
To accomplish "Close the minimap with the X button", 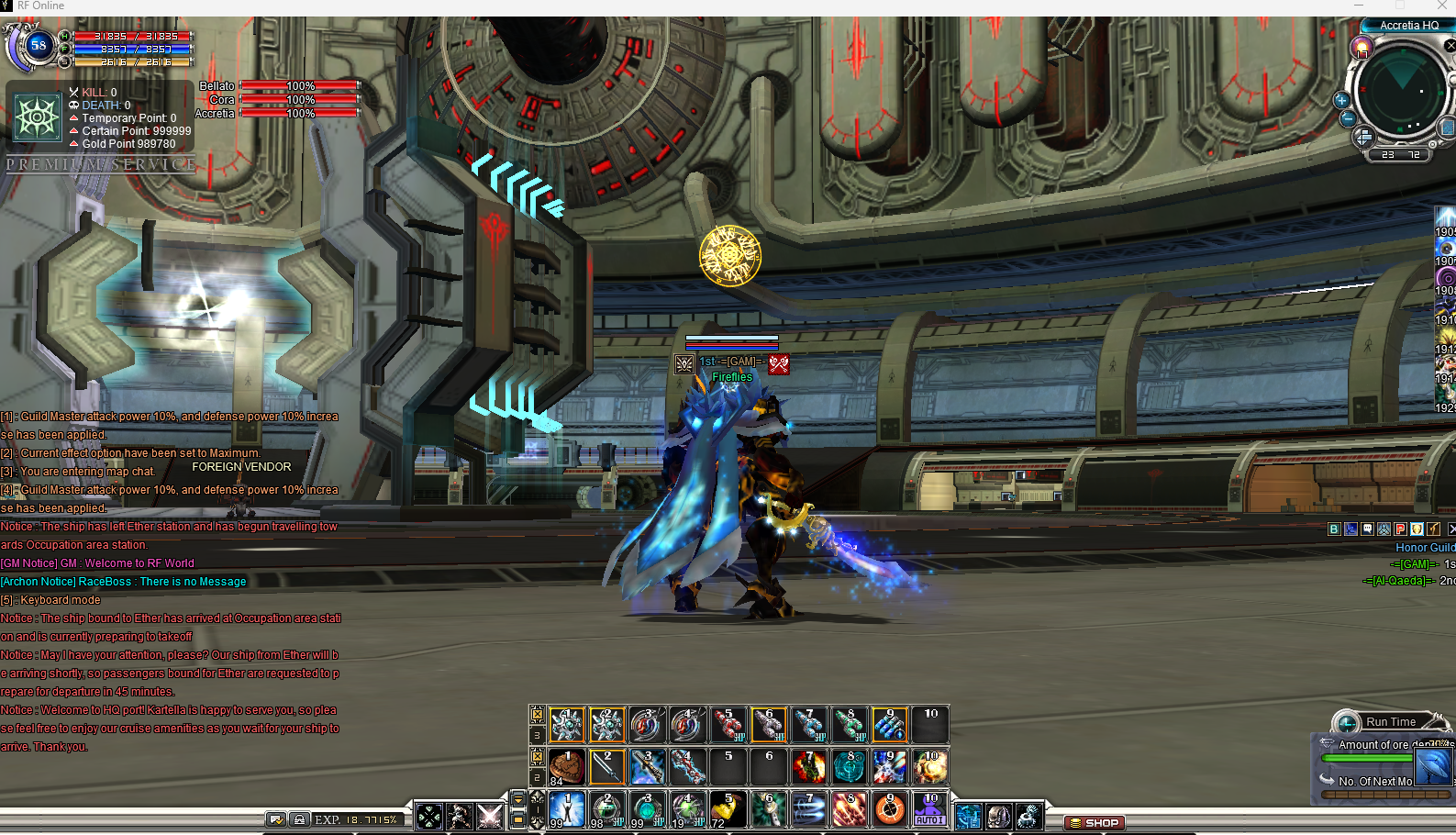I will coord(1450,45).
